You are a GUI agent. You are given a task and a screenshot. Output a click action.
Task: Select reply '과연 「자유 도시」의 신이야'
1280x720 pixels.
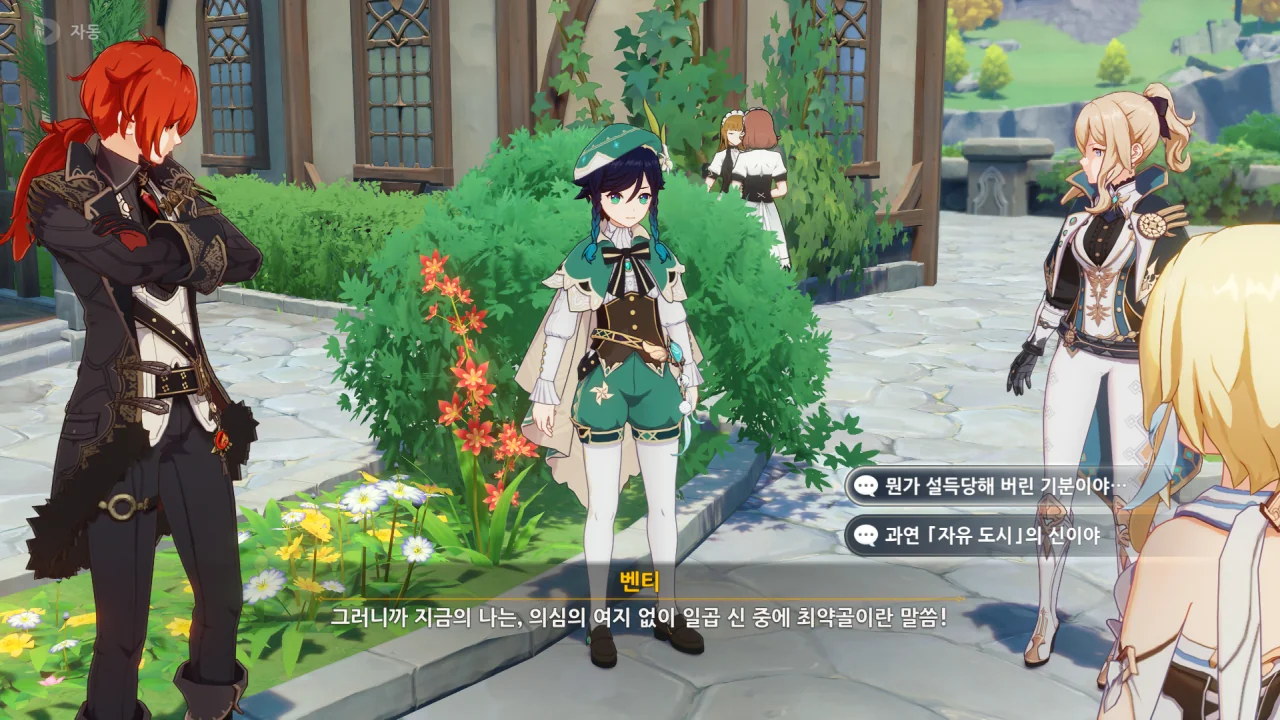click(x=990, y=536)
